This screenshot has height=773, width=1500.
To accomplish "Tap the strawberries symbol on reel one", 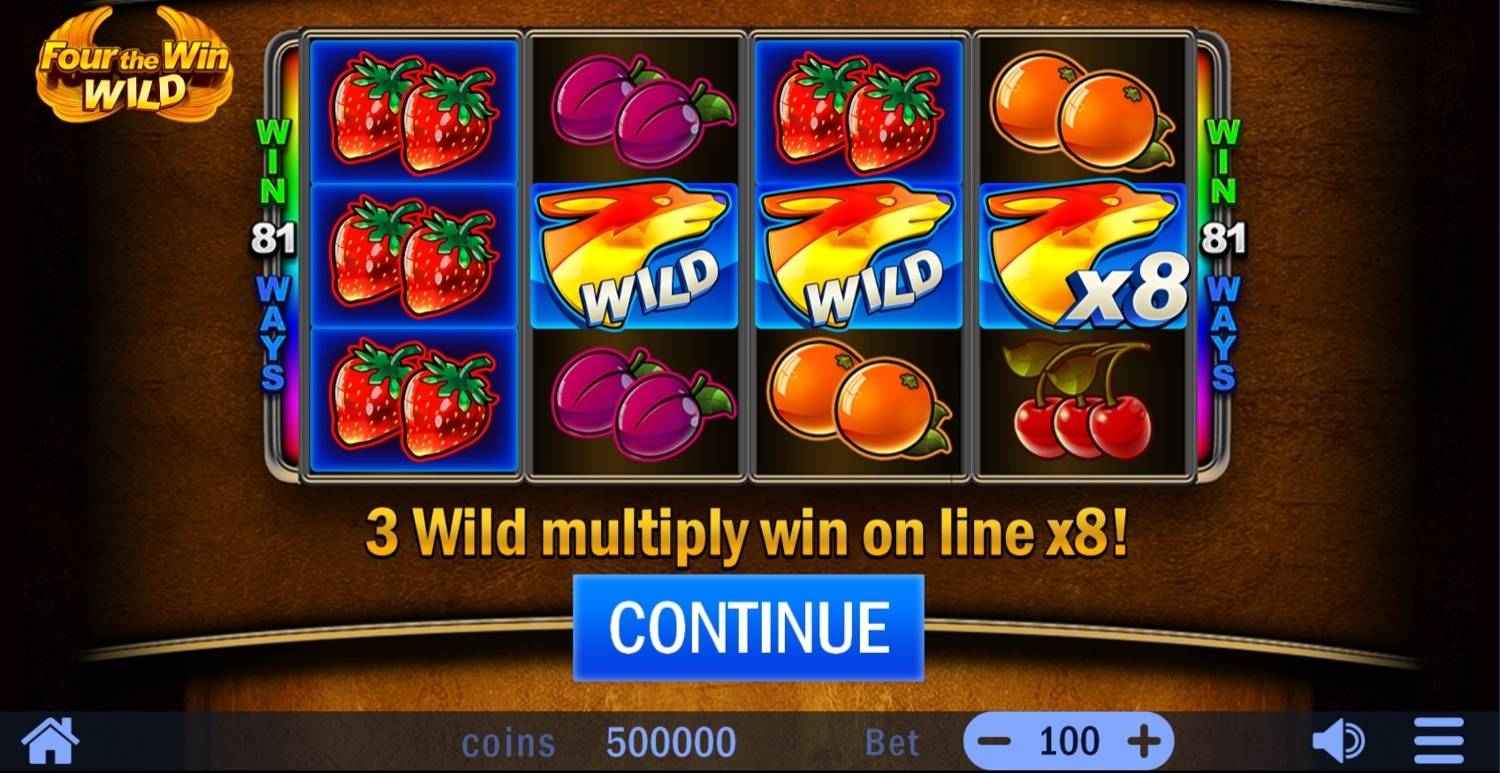I will (415, 255).
